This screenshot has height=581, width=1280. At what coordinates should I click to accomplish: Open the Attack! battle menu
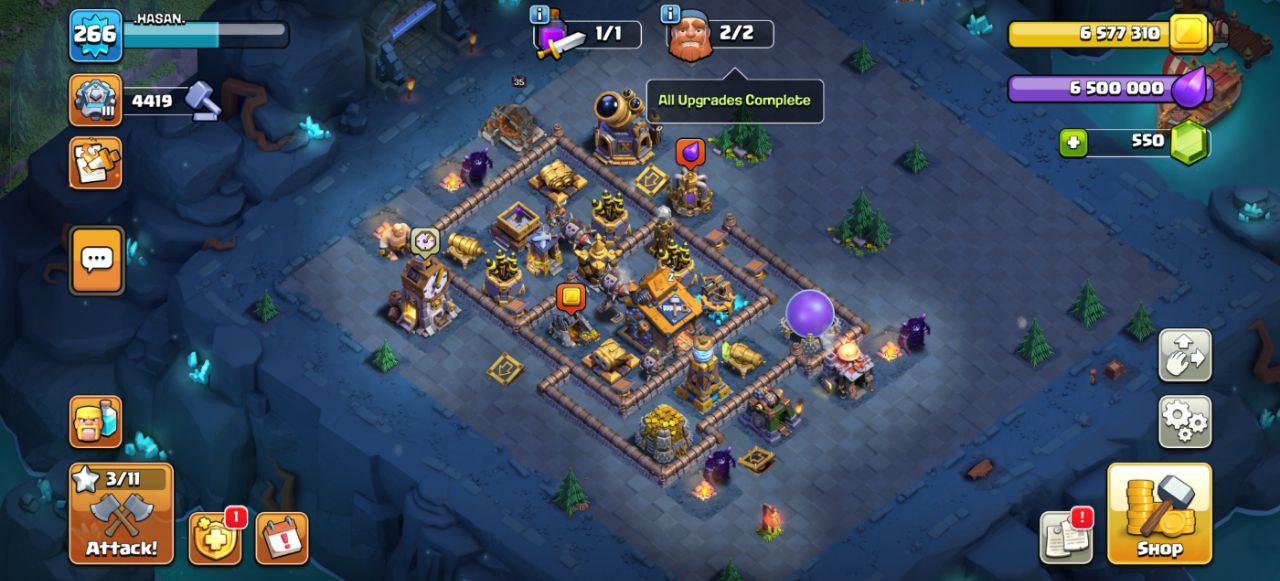point(121,513)
